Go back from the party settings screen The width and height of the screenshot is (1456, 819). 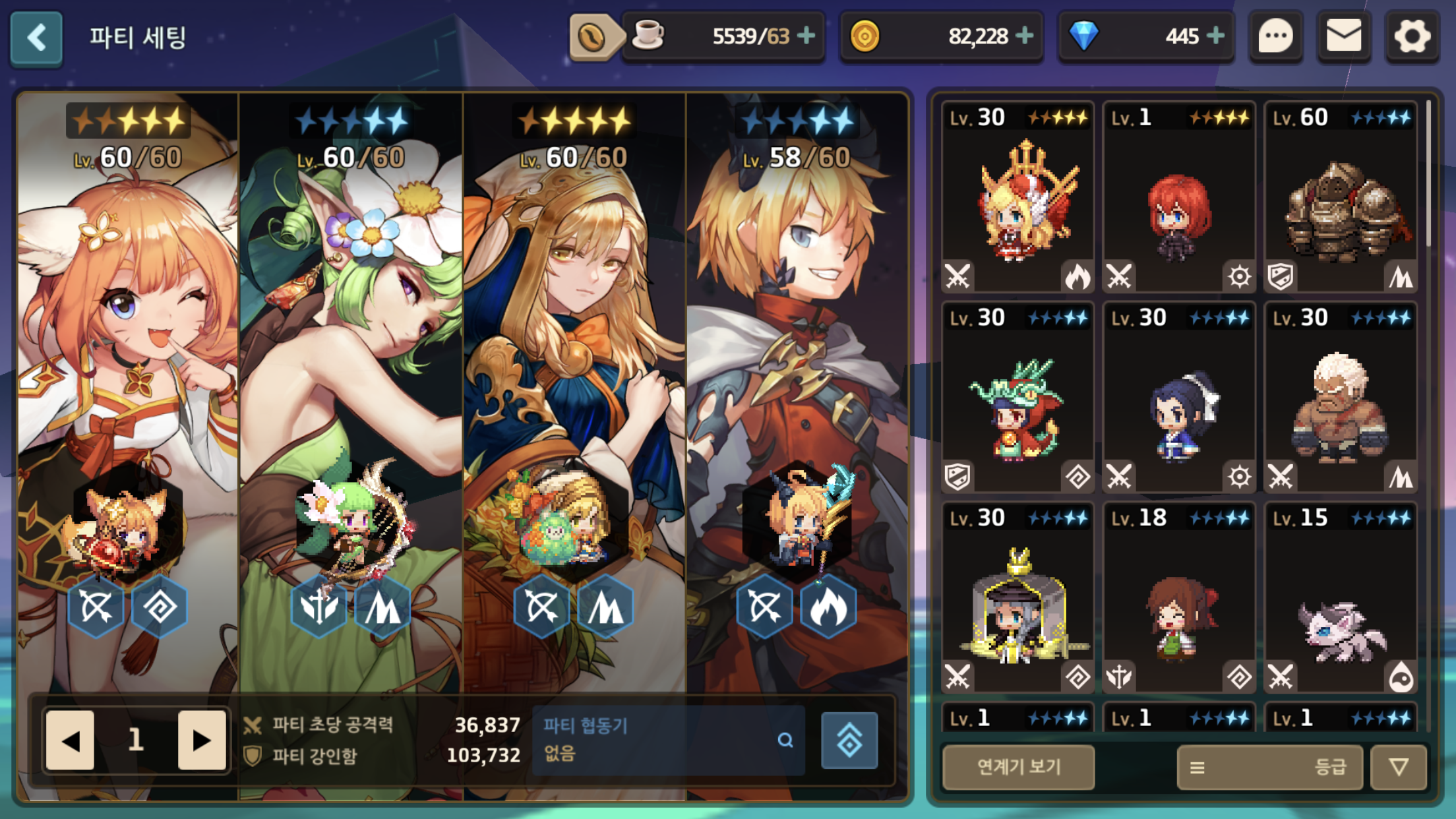point(37,38)
